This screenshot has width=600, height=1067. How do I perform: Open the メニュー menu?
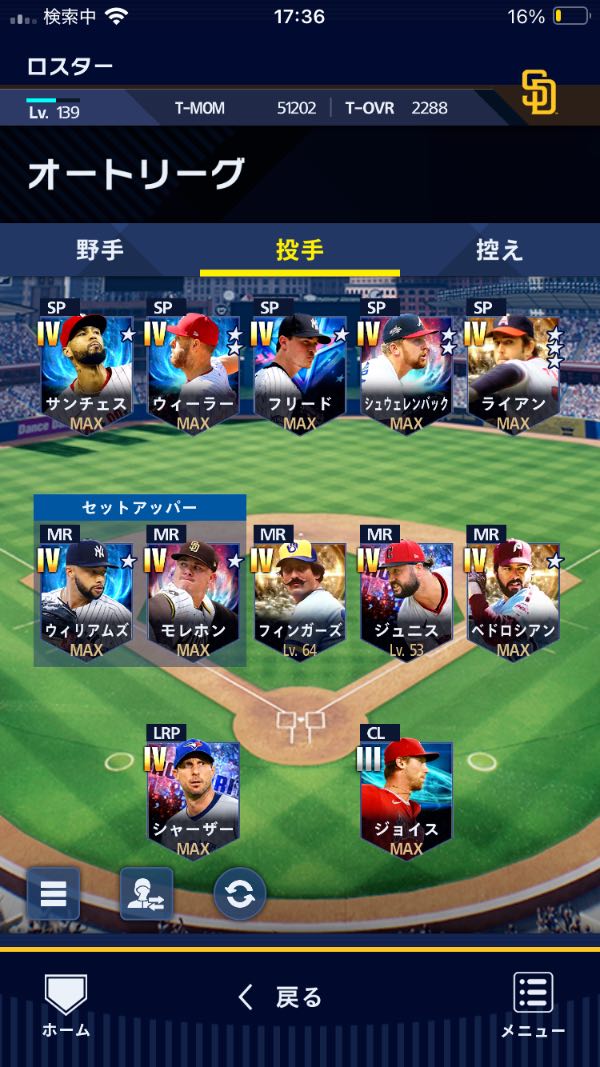pos(533,1004)
